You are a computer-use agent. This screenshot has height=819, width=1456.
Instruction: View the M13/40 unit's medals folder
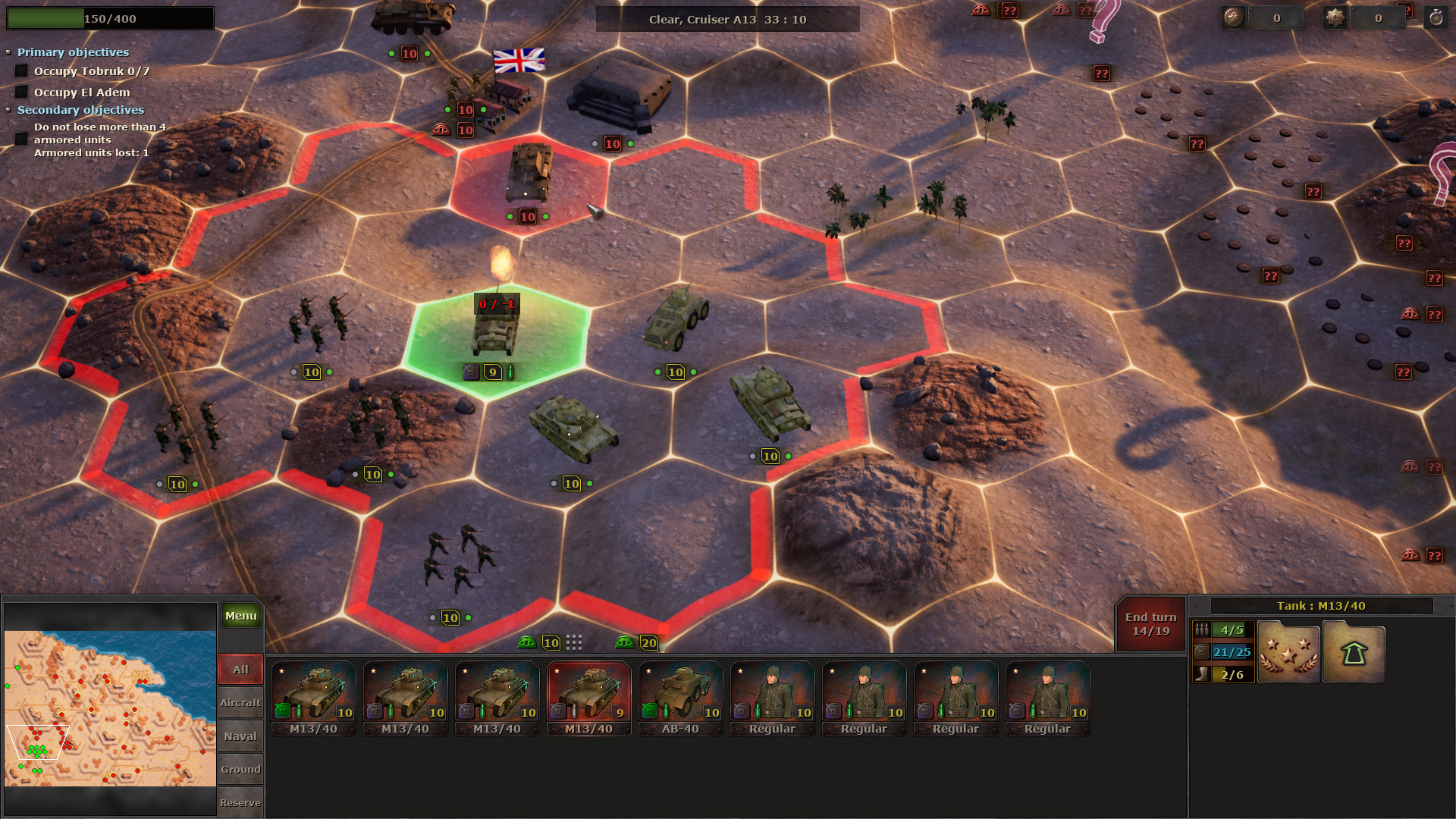click(1288, 651)
